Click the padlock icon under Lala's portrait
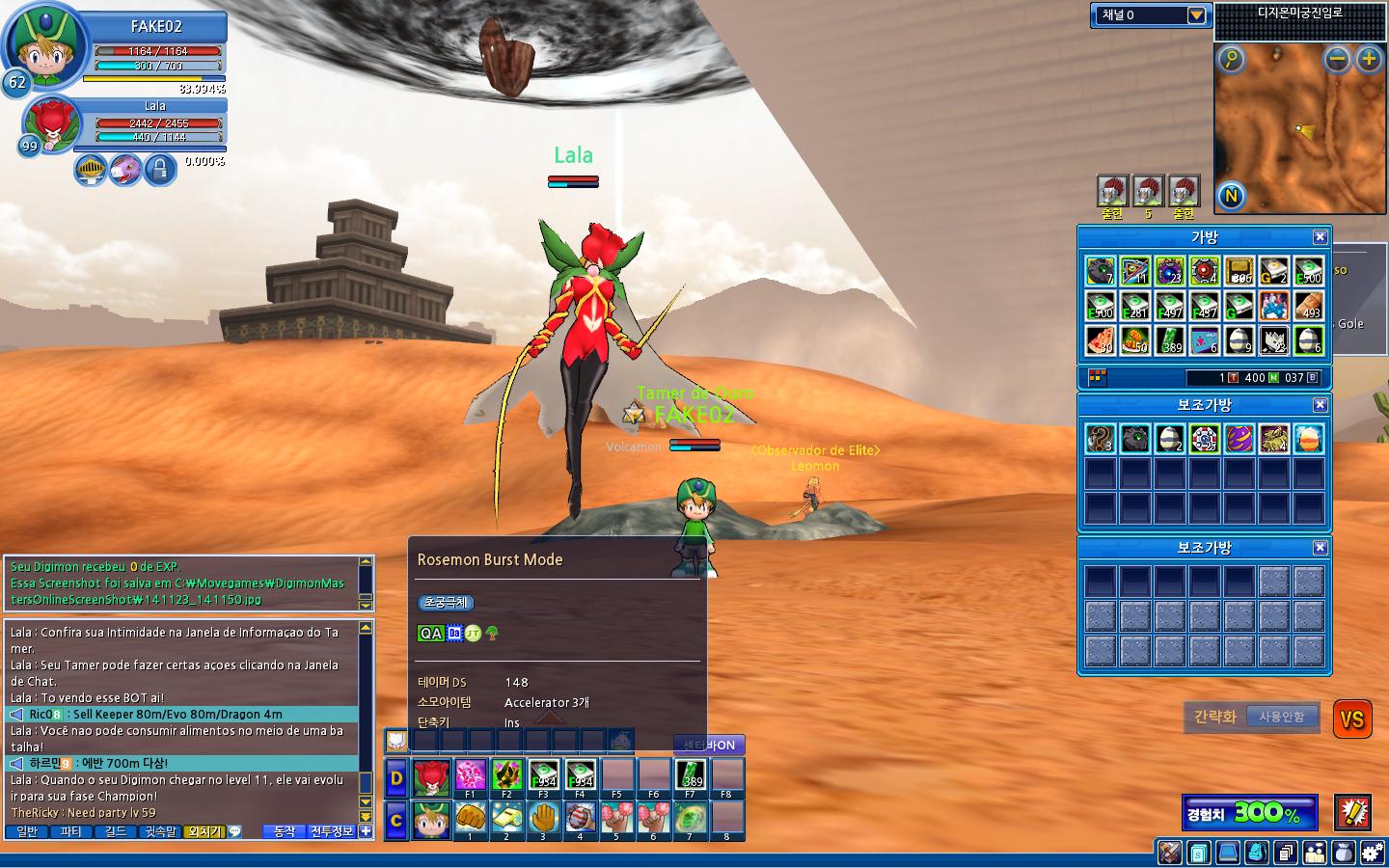This screenshot has width=1389, height=868. 159,171
